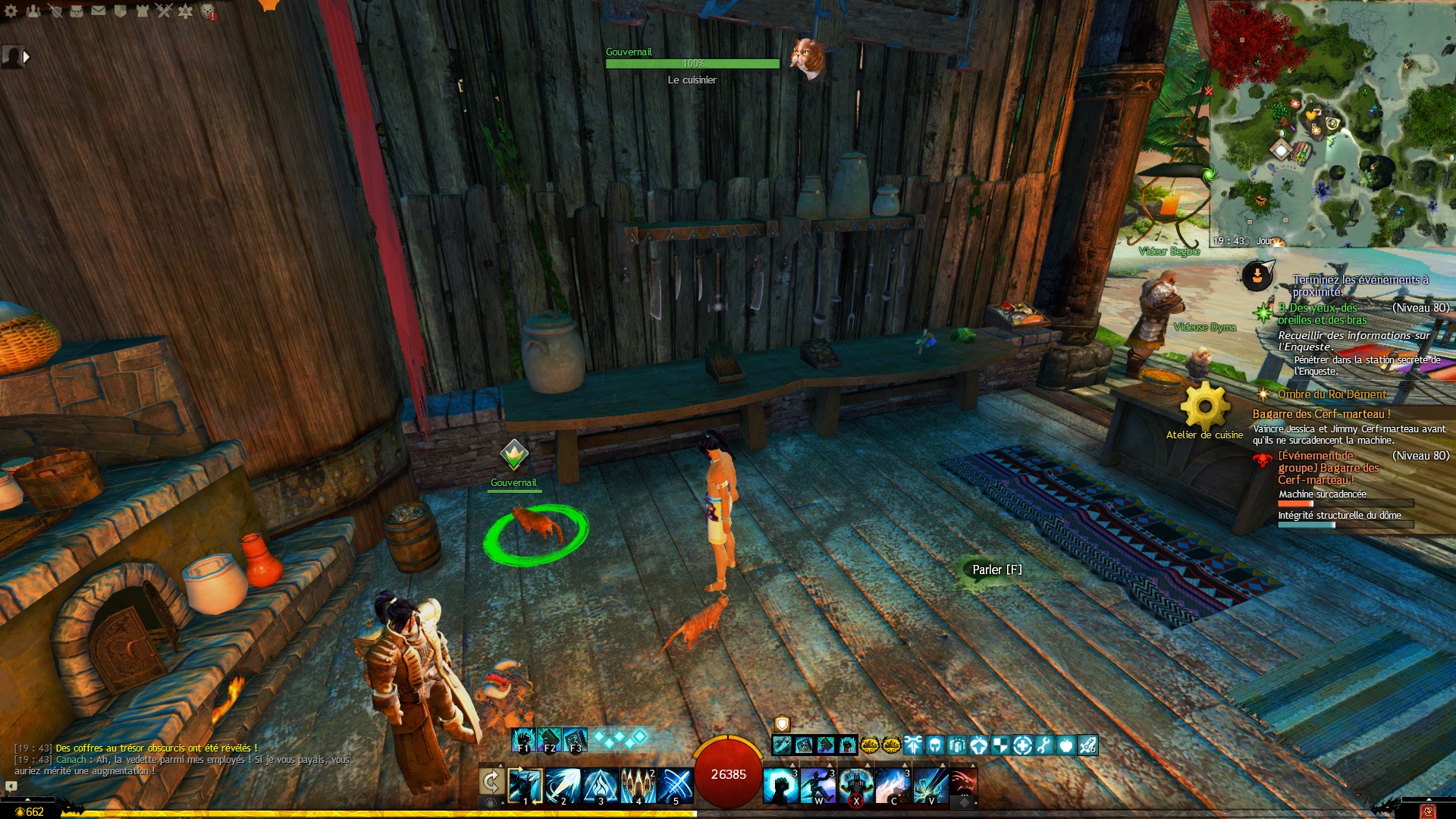Use weapon skill 4 with falling blades
Viewport: 1456px width, 819px height.
(x=638, y=786)
